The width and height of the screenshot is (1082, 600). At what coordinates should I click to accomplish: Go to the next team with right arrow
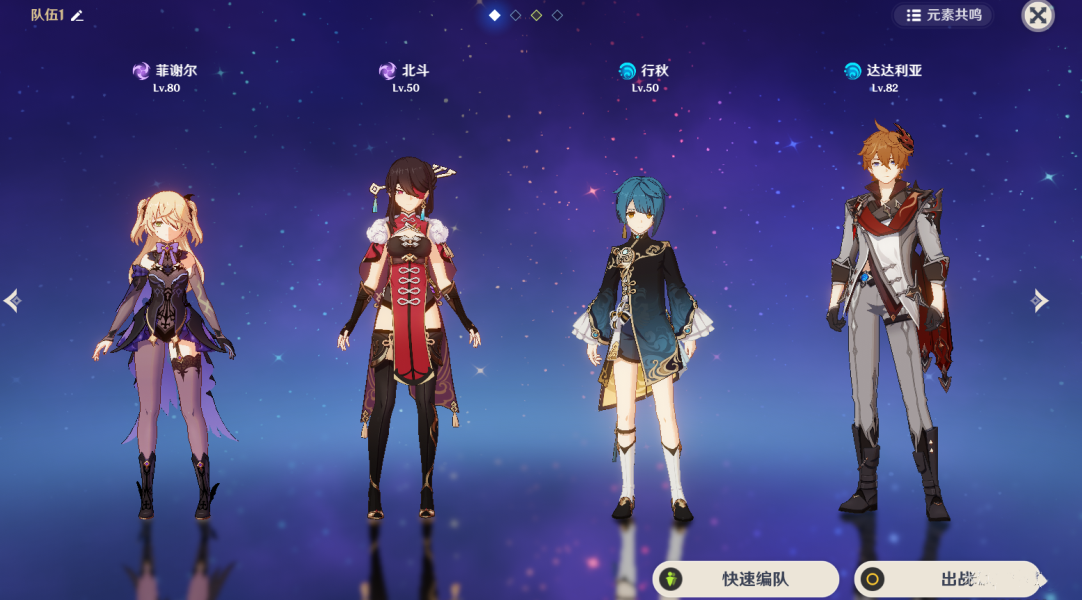(1040, 300)
